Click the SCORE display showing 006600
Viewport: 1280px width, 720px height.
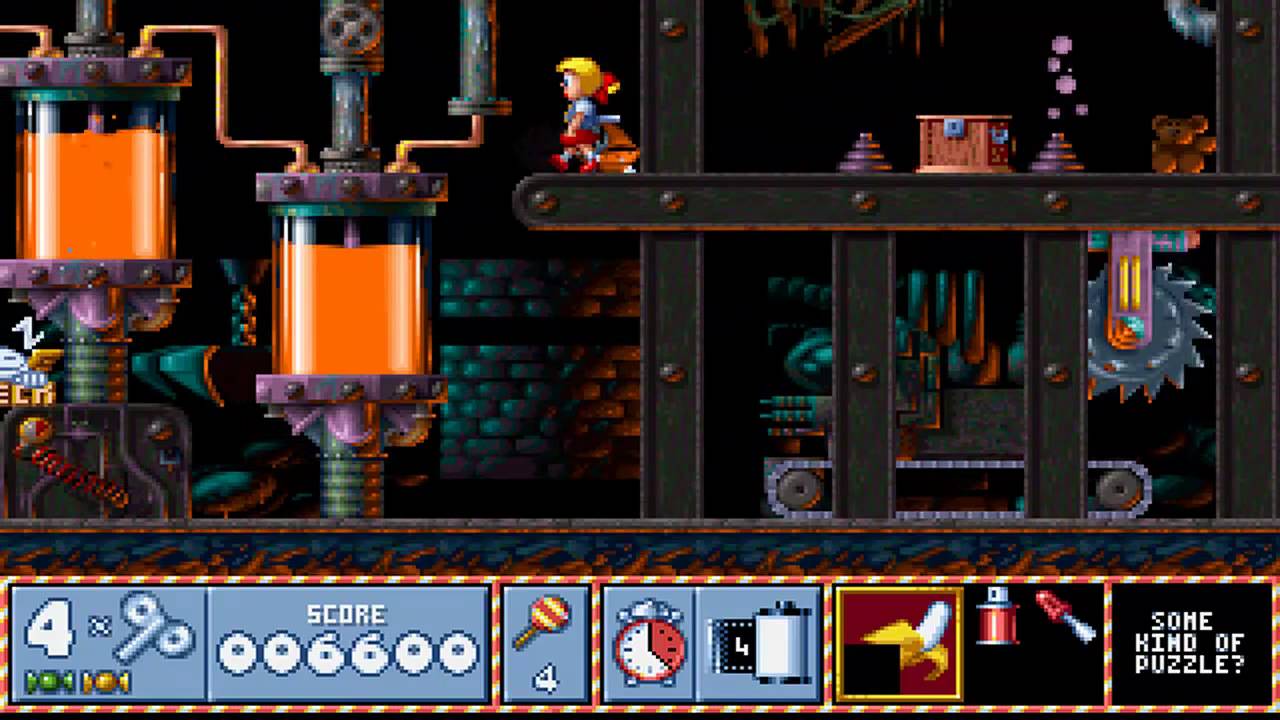tap(347, 647)
